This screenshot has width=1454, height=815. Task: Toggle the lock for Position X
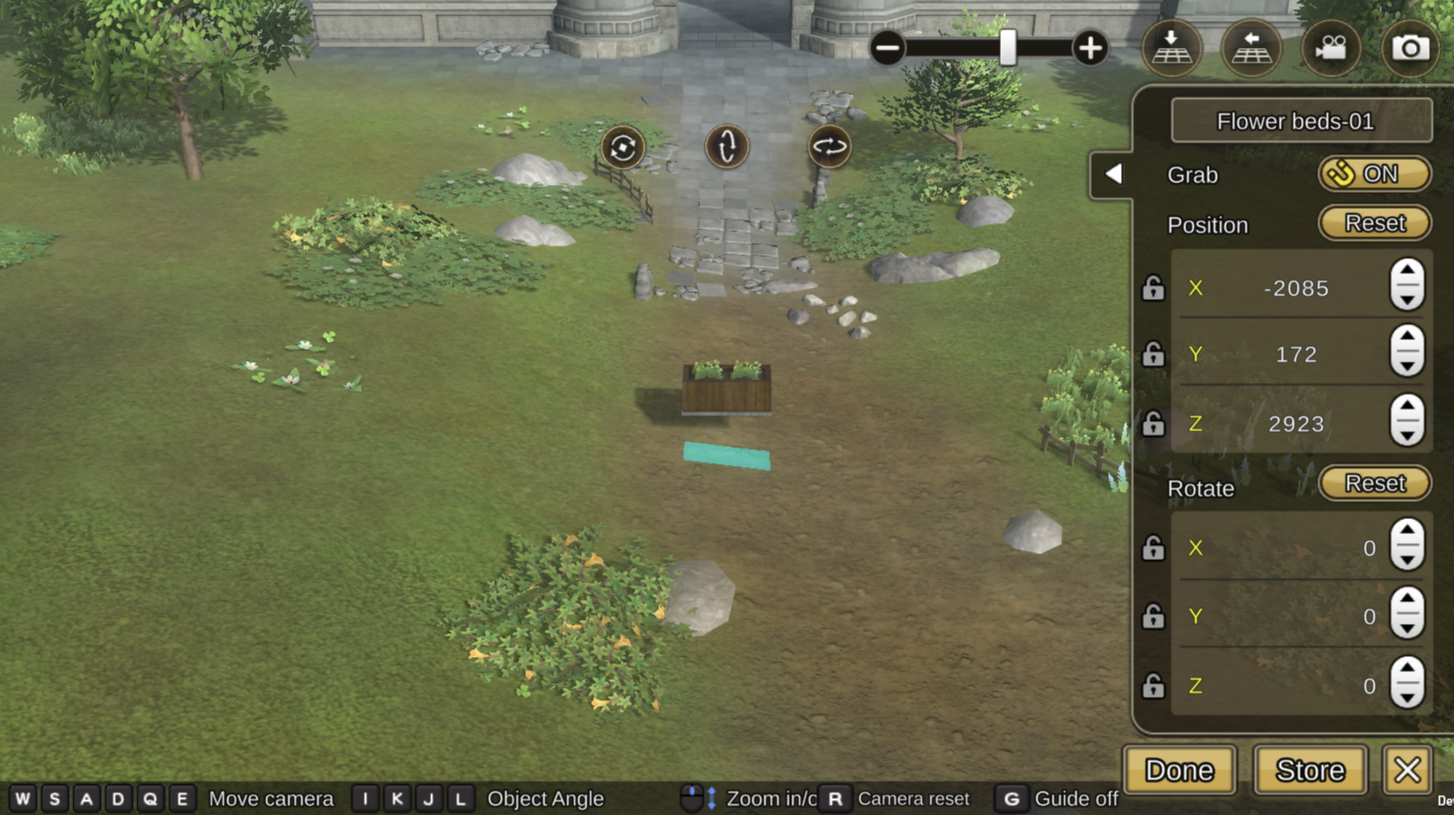click(1153, 288)
